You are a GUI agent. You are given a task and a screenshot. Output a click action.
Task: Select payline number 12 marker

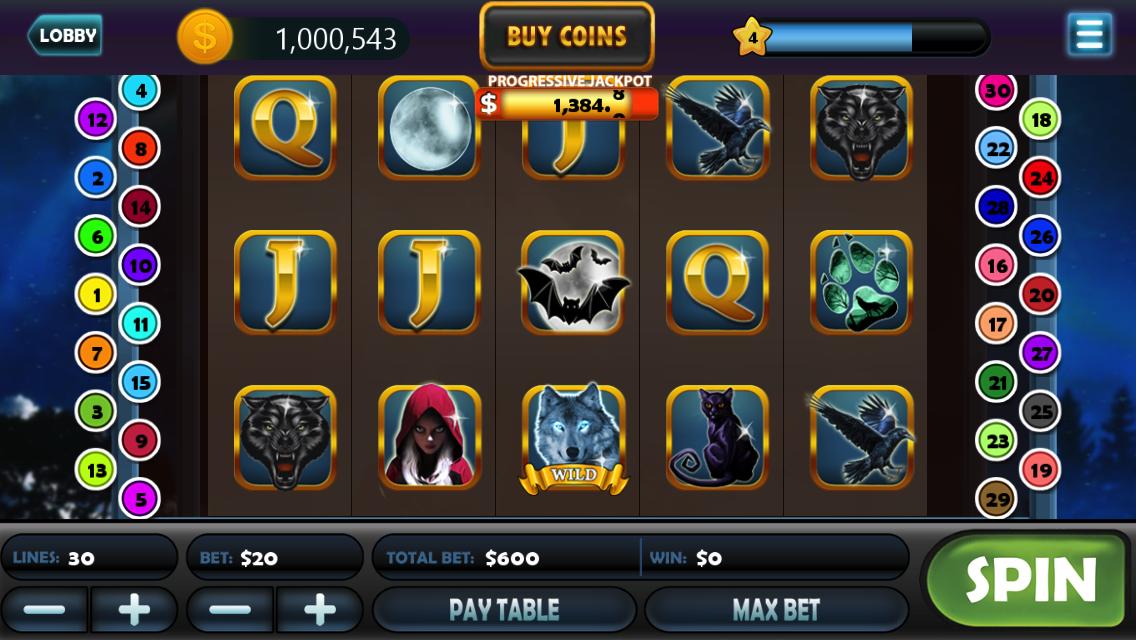97,120
